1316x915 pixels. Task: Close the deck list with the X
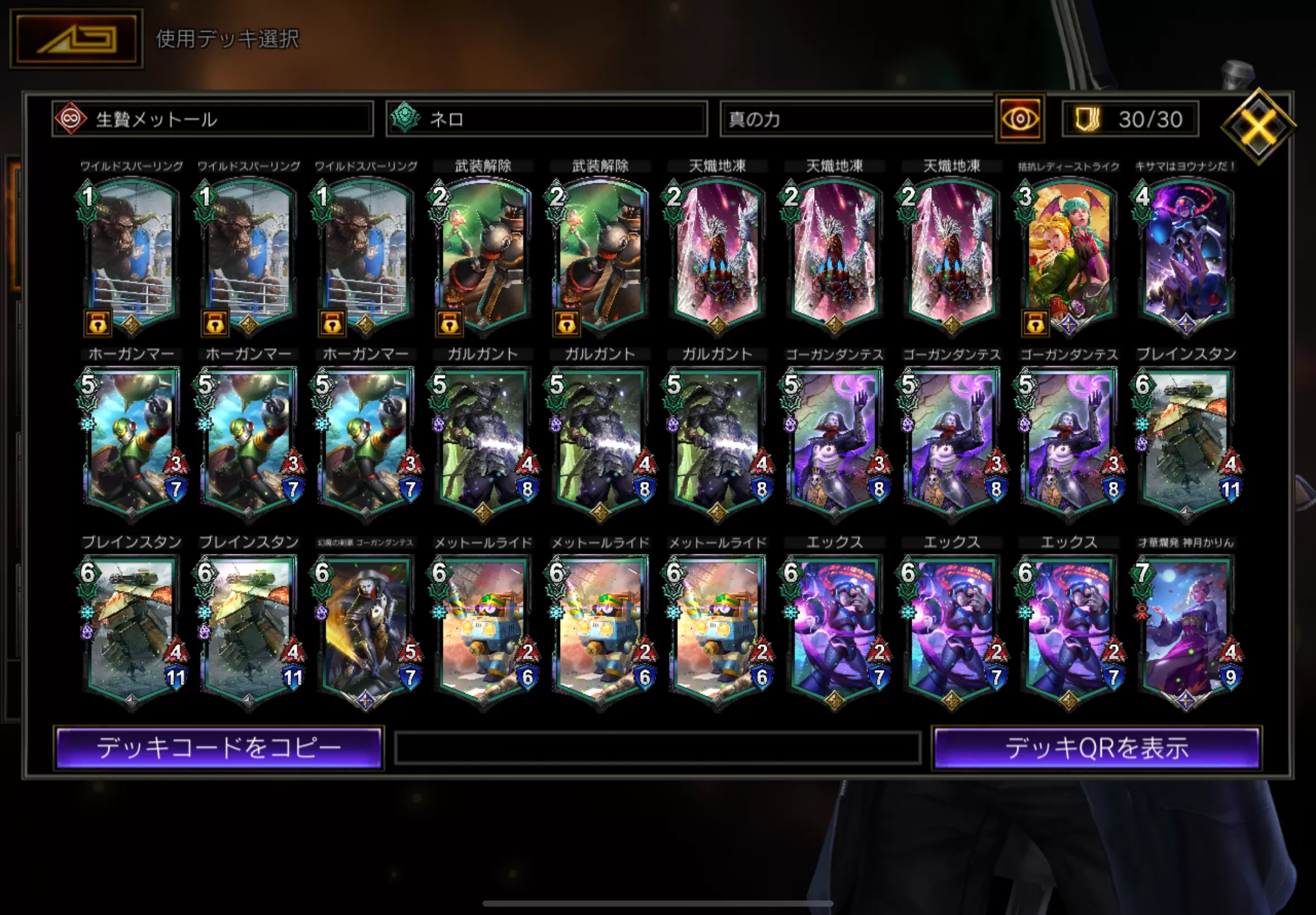click(x=1257, y=126)
